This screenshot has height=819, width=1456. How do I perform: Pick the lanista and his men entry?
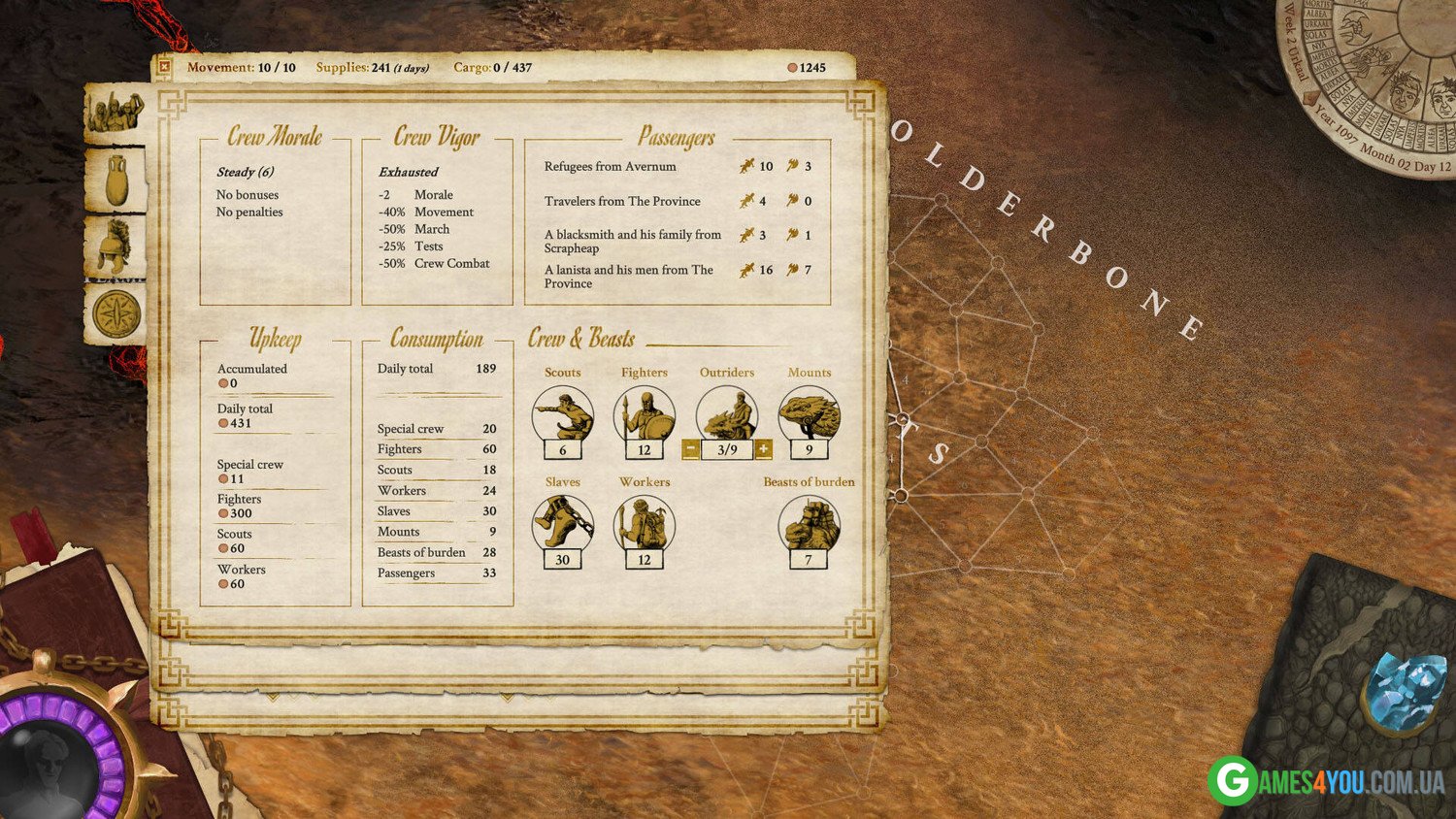click(x=628, y=277)
